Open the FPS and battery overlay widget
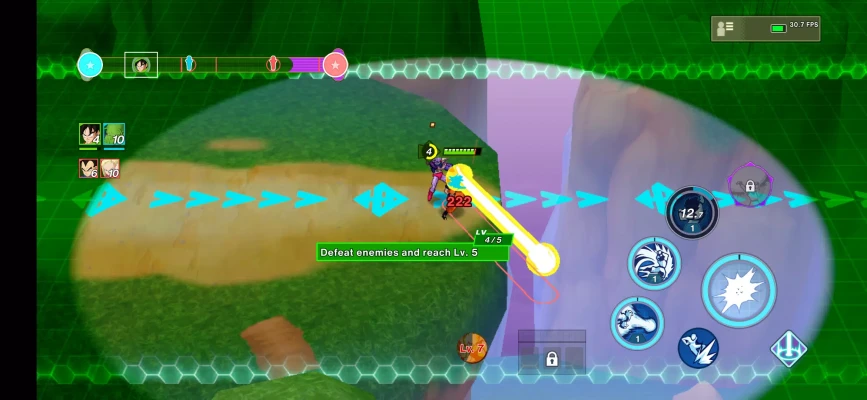 pyautogui.click(x=765, y=28)
